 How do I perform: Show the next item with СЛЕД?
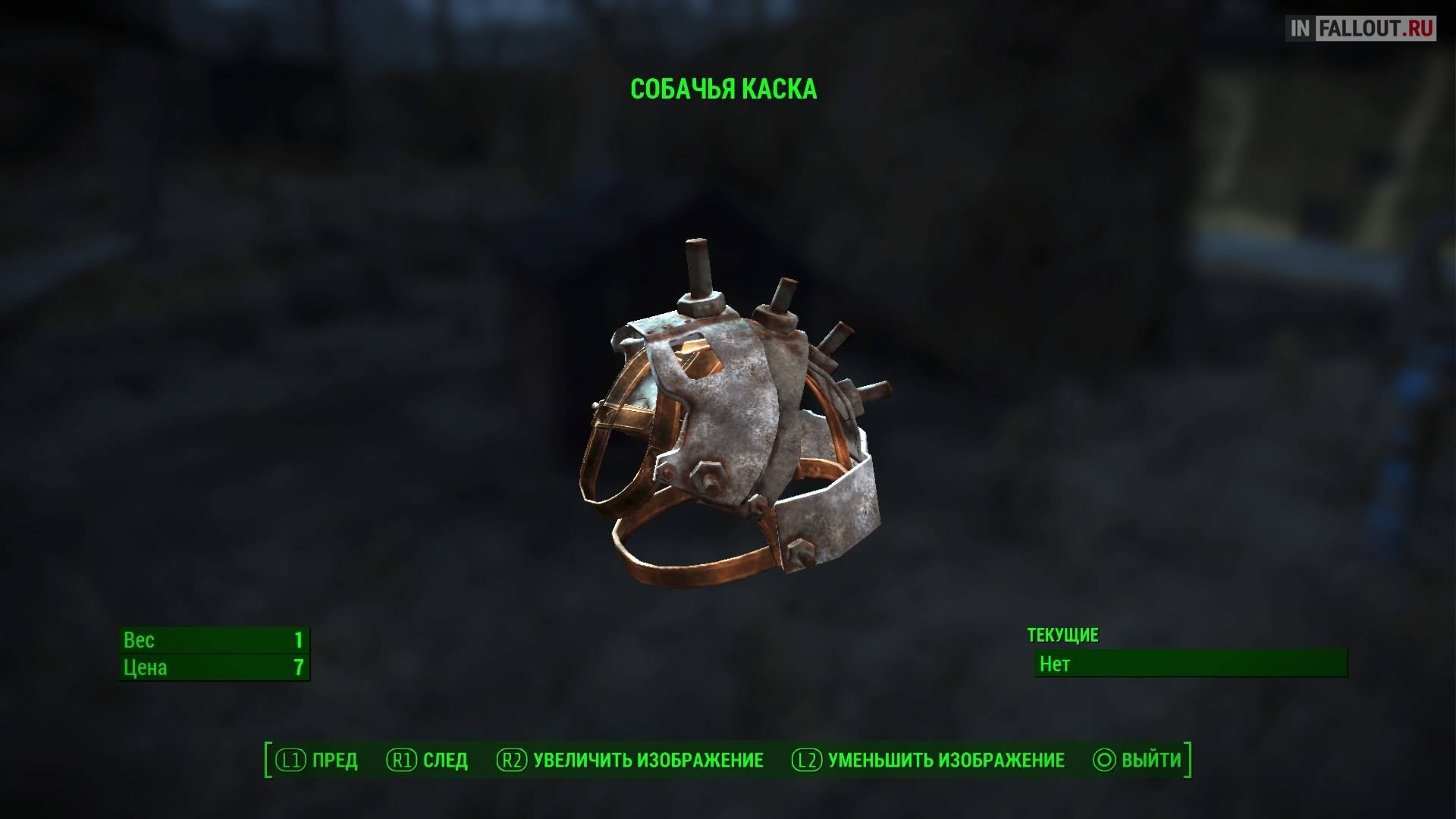[x=428, y=760]
